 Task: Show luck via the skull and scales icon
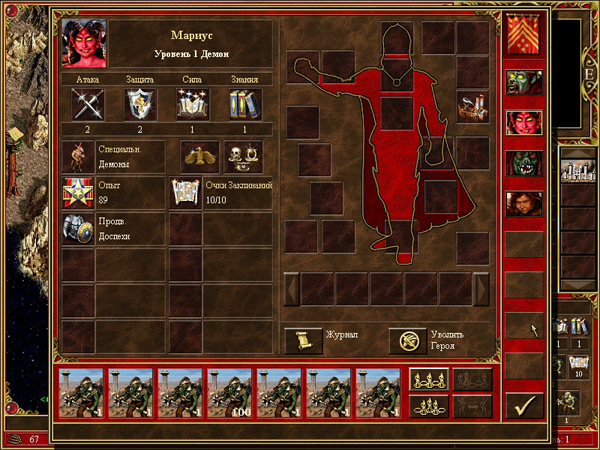[x=242, y=157]
